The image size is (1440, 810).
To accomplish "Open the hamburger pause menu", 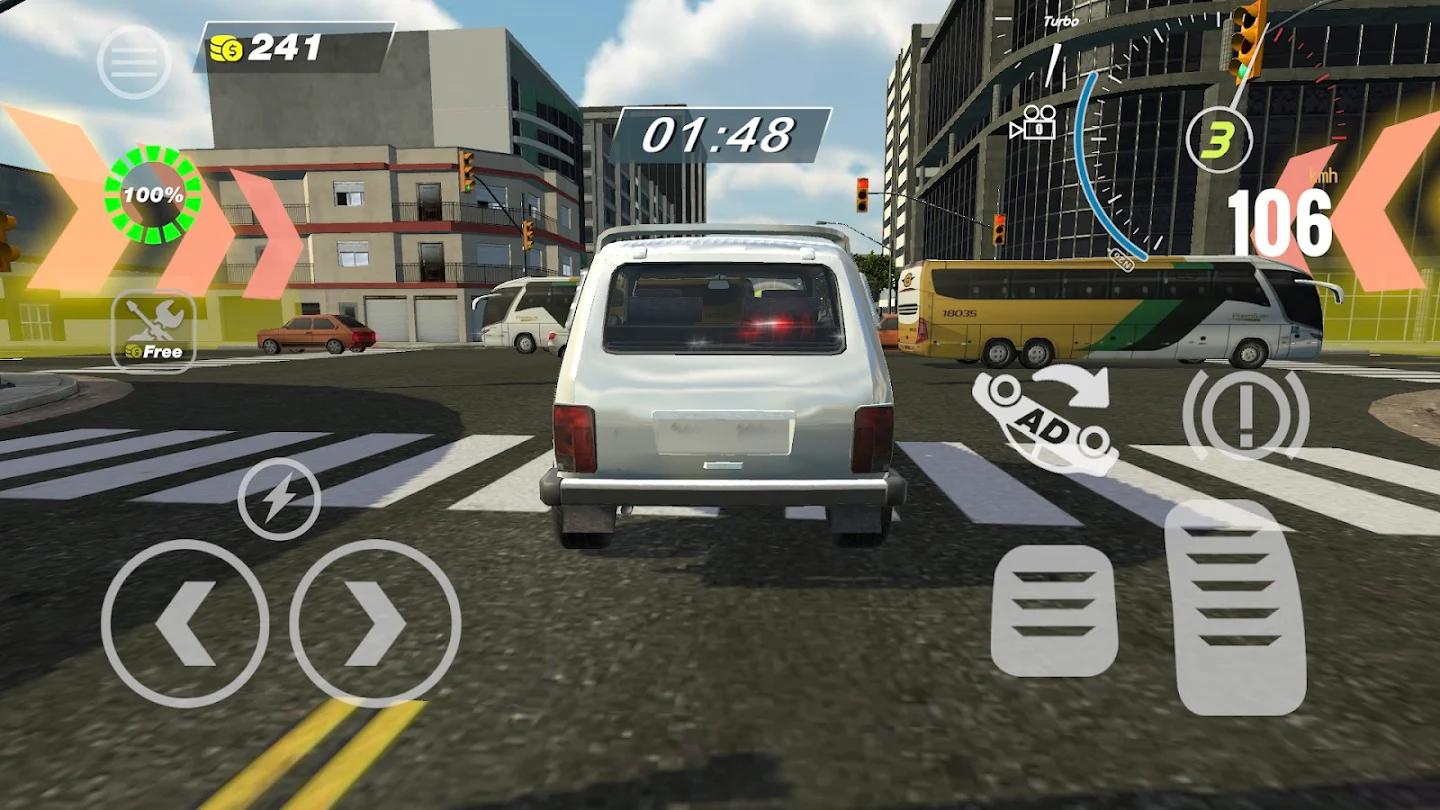I will [x=134, y=62].
